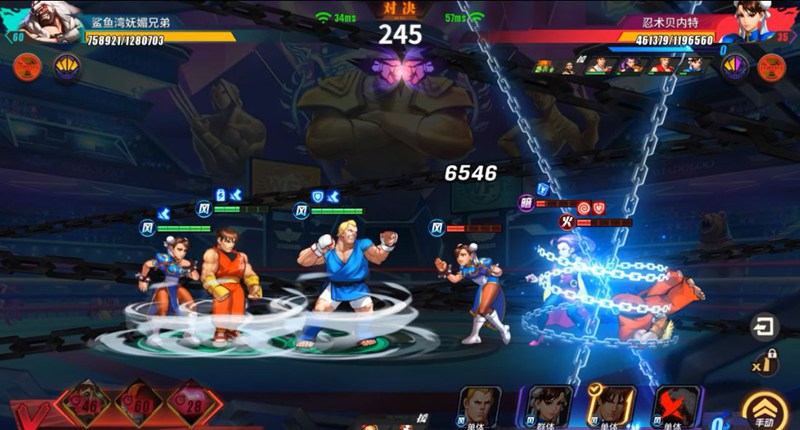Click the opponent's purple-yellow fan emblem
The height and width of the screenshot is (430, 800).
coord(735,67)
